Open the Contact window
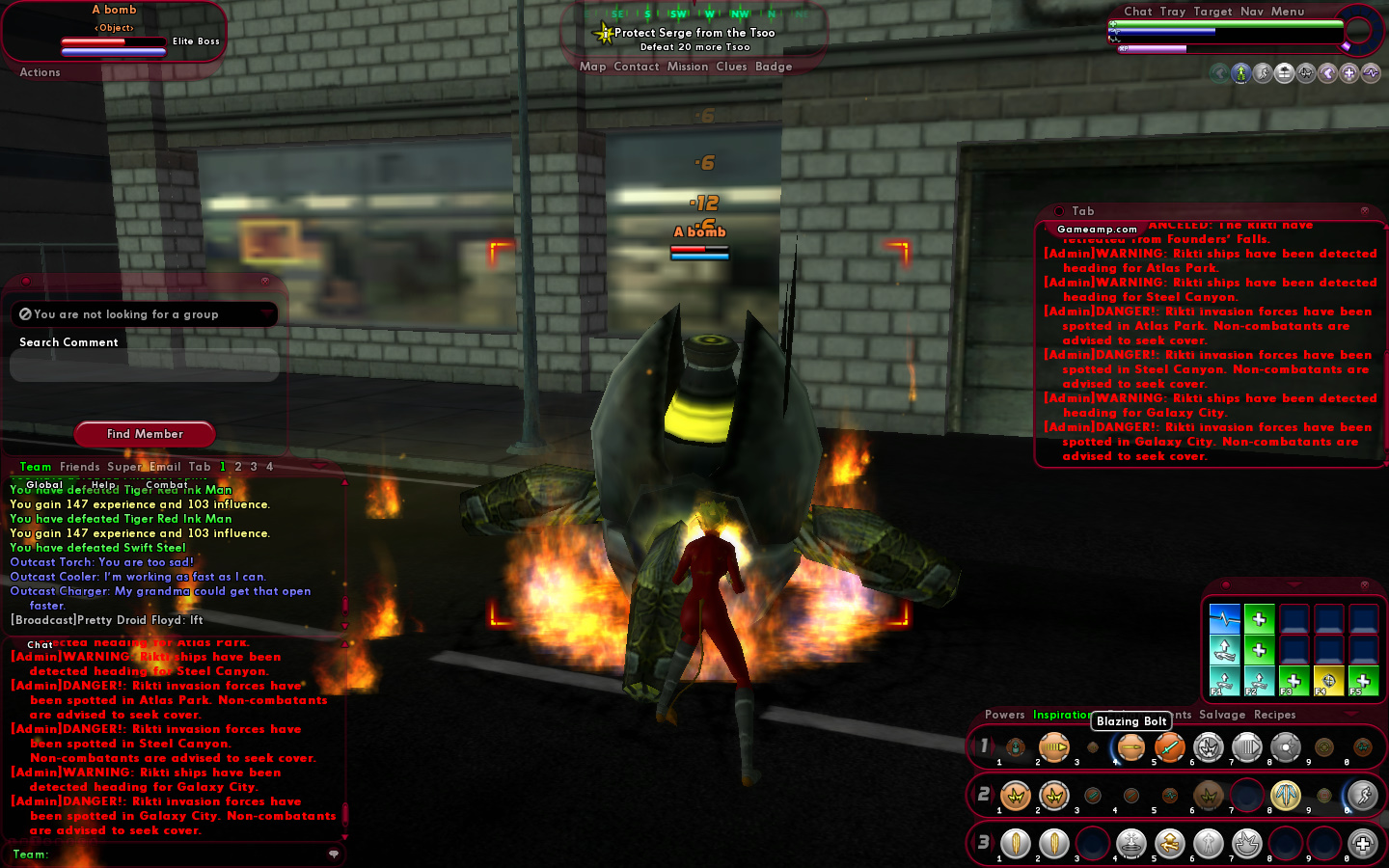 (x=636, y=67)
